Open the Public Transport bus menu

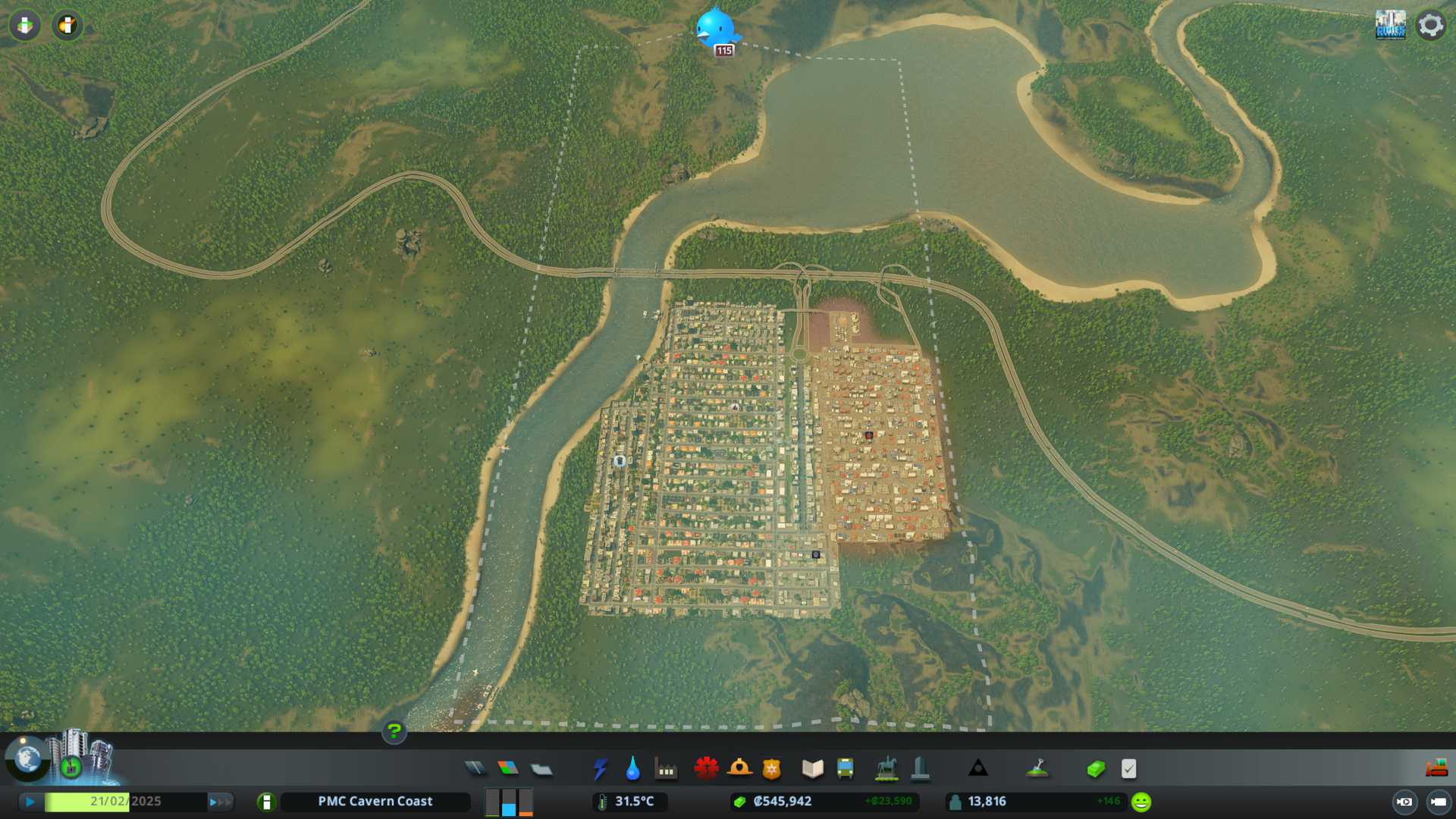click(846, 769)
